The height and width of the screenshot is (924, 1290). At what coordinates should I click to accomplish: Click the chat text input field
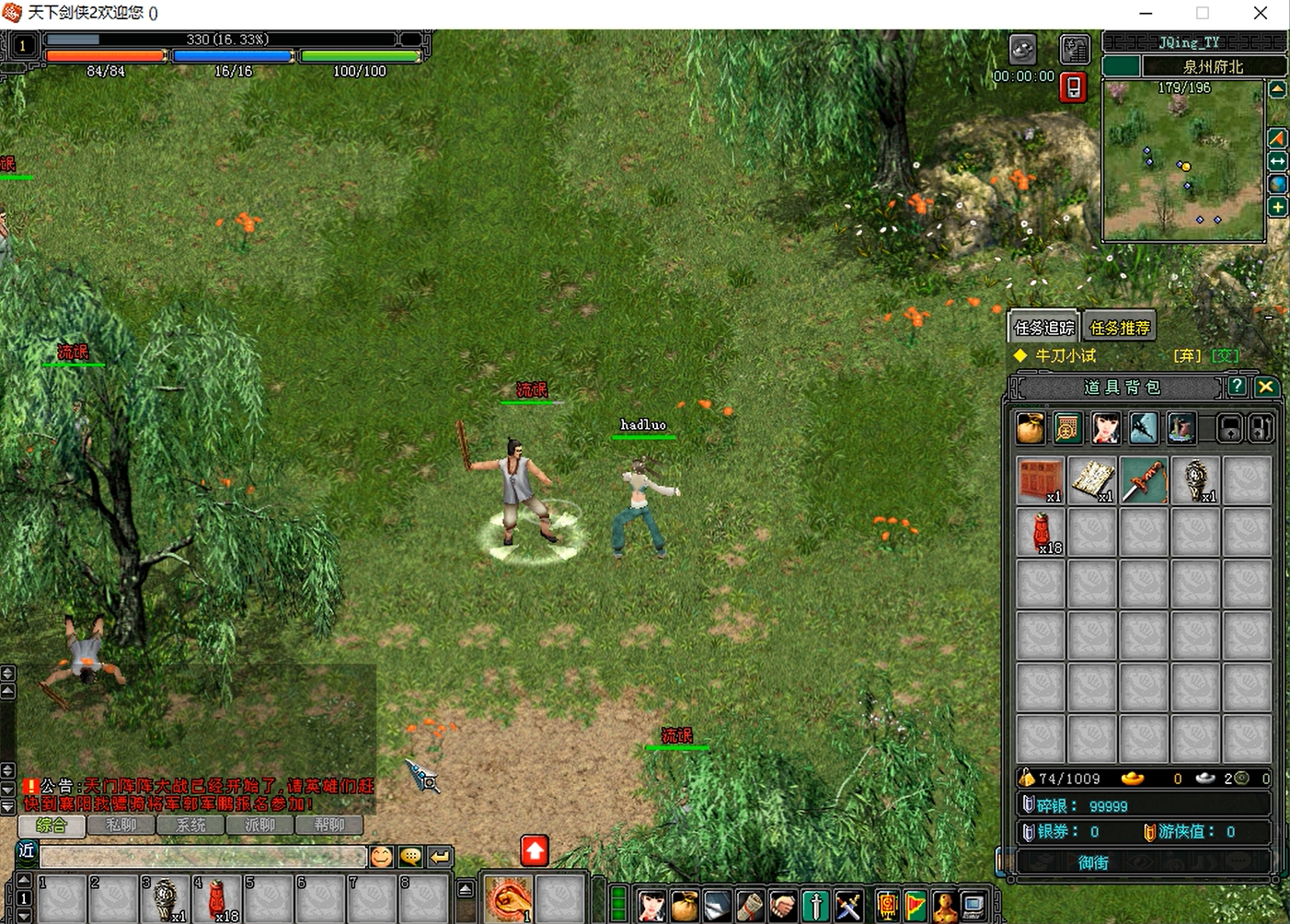tap(202, 857)
